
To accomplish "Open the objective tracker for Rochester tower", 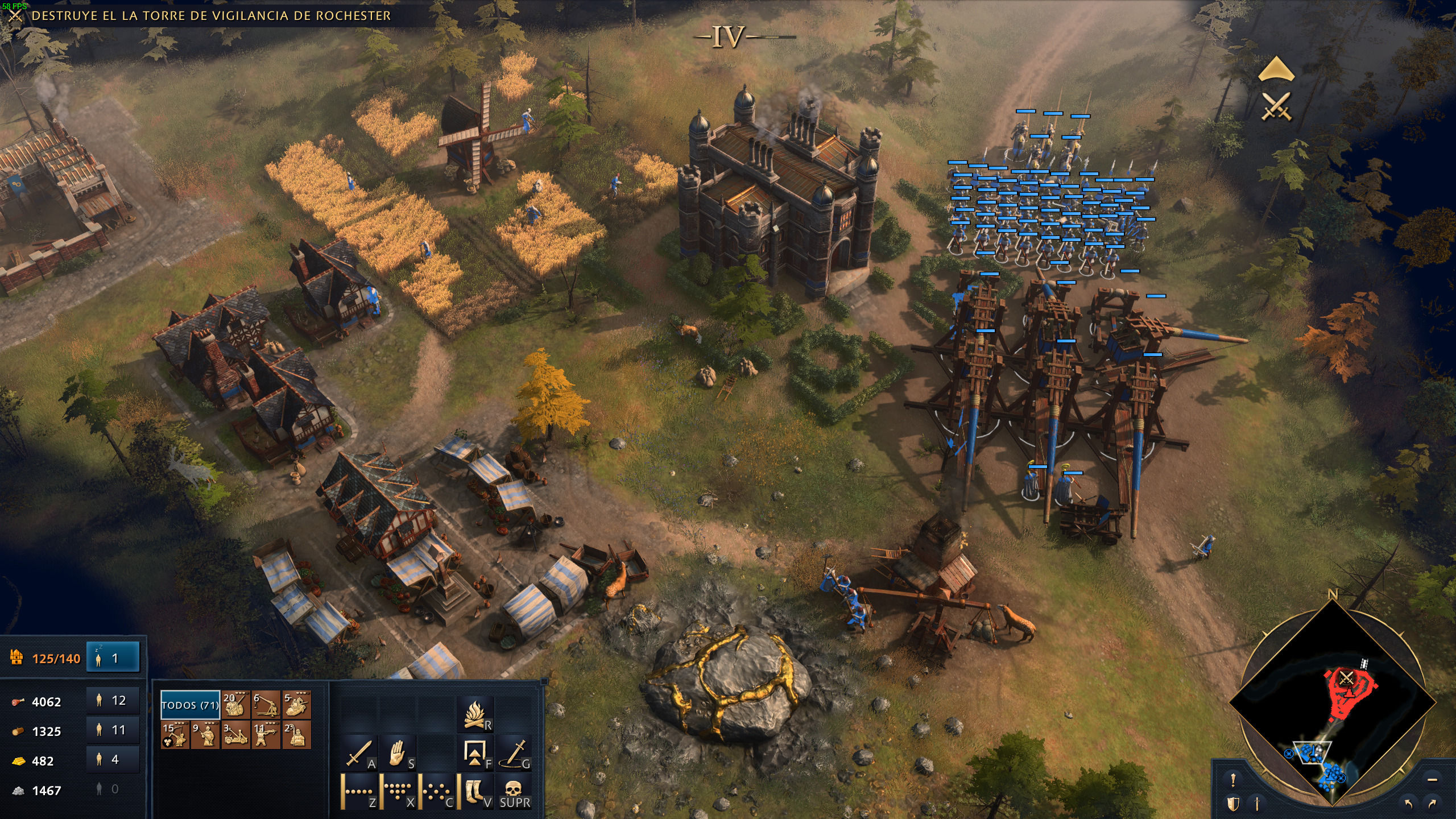I will (x=210, y=16).
